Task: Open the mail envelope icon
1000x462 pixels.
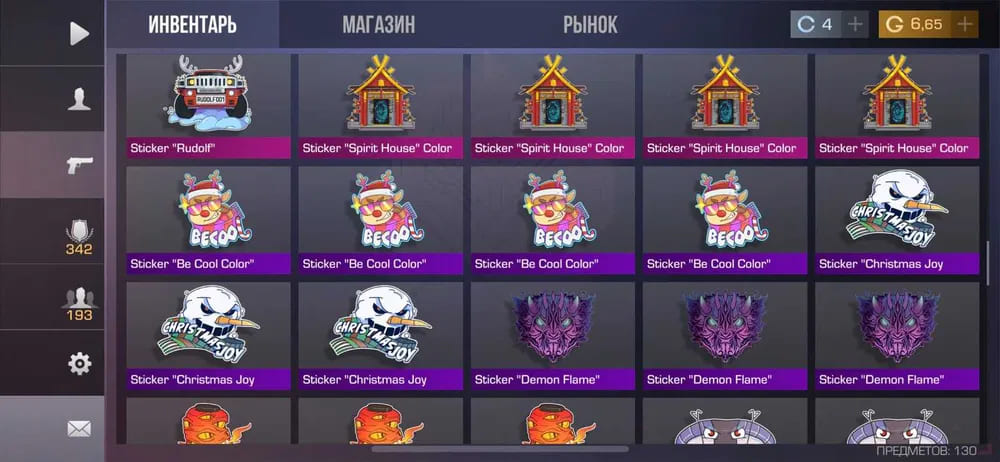Action: [x=79, y=429]
